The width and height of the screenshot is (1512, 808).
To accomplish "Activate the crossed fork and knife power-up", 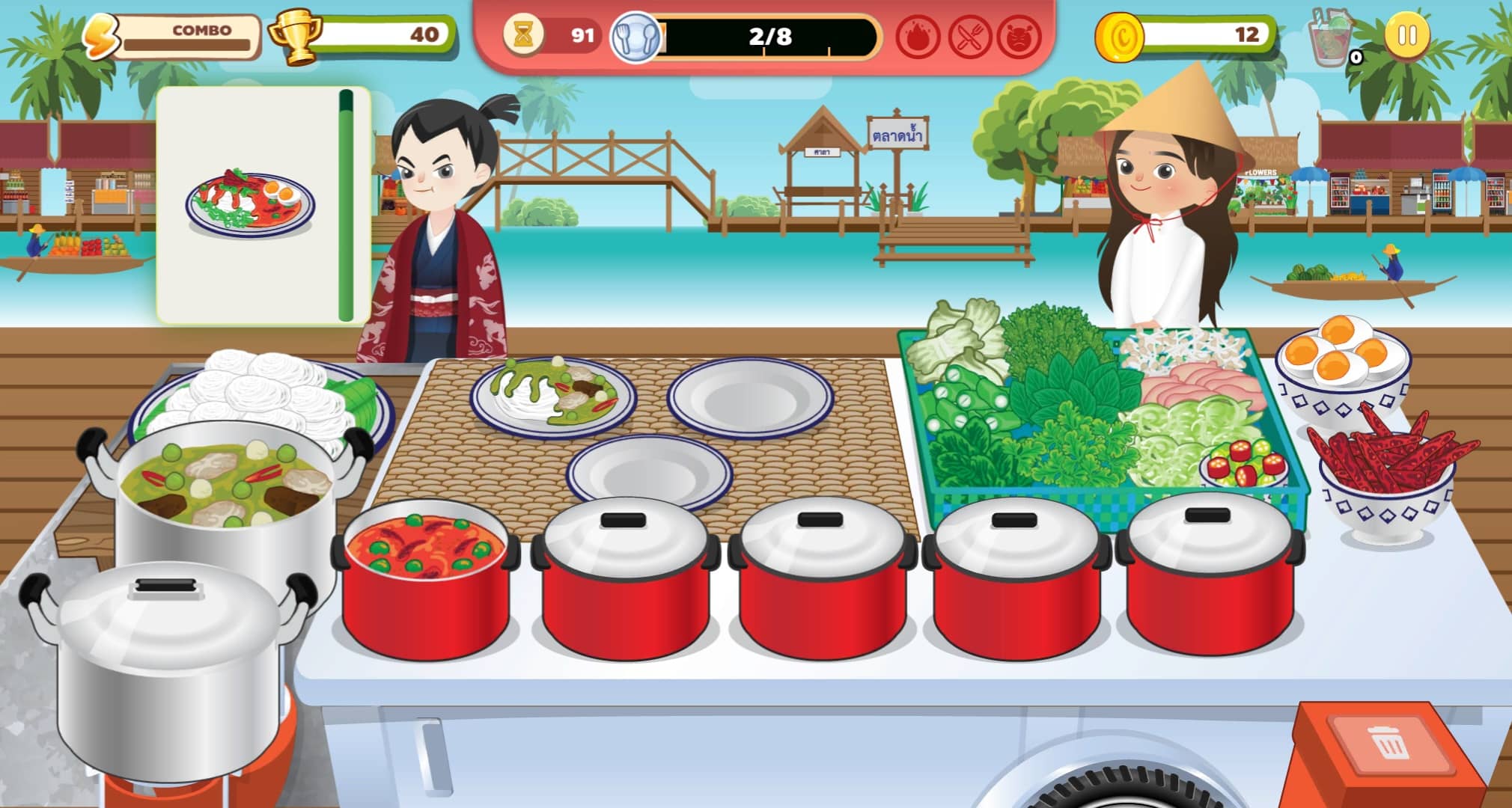I will [x=969, y=37].
